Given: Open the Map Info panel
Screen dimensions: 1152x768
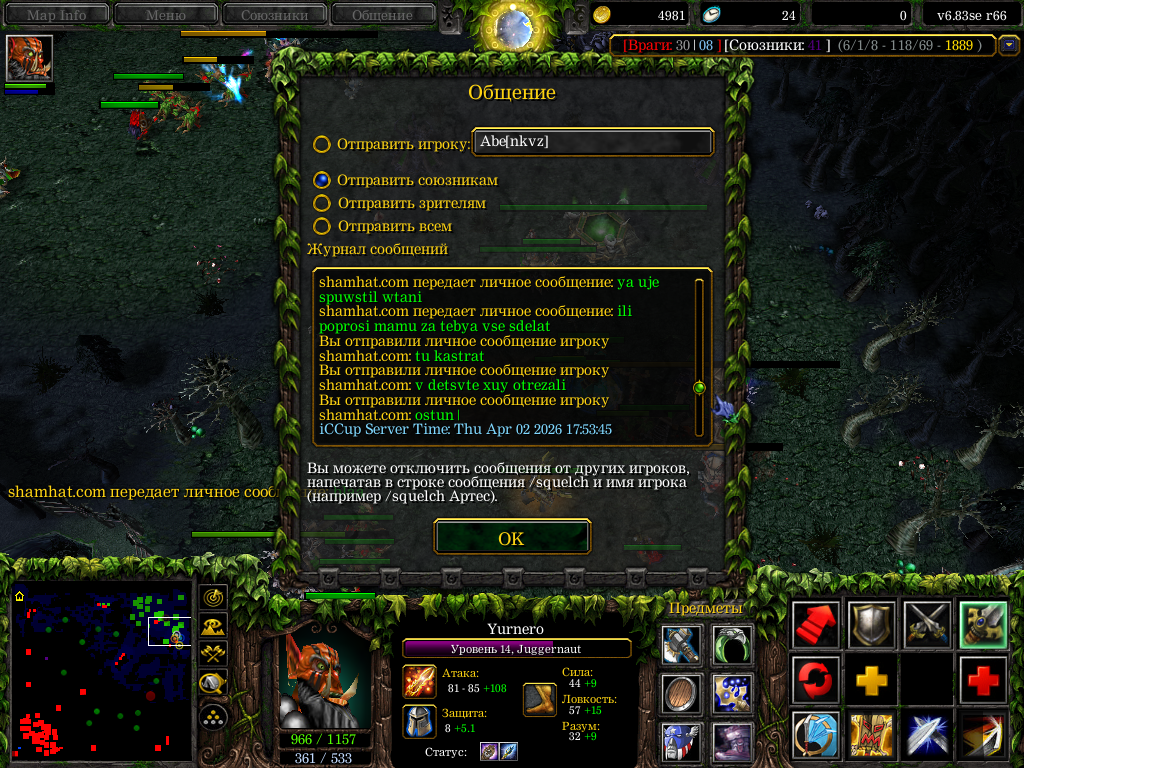Looking at the screenshot, I should point(56,14).
